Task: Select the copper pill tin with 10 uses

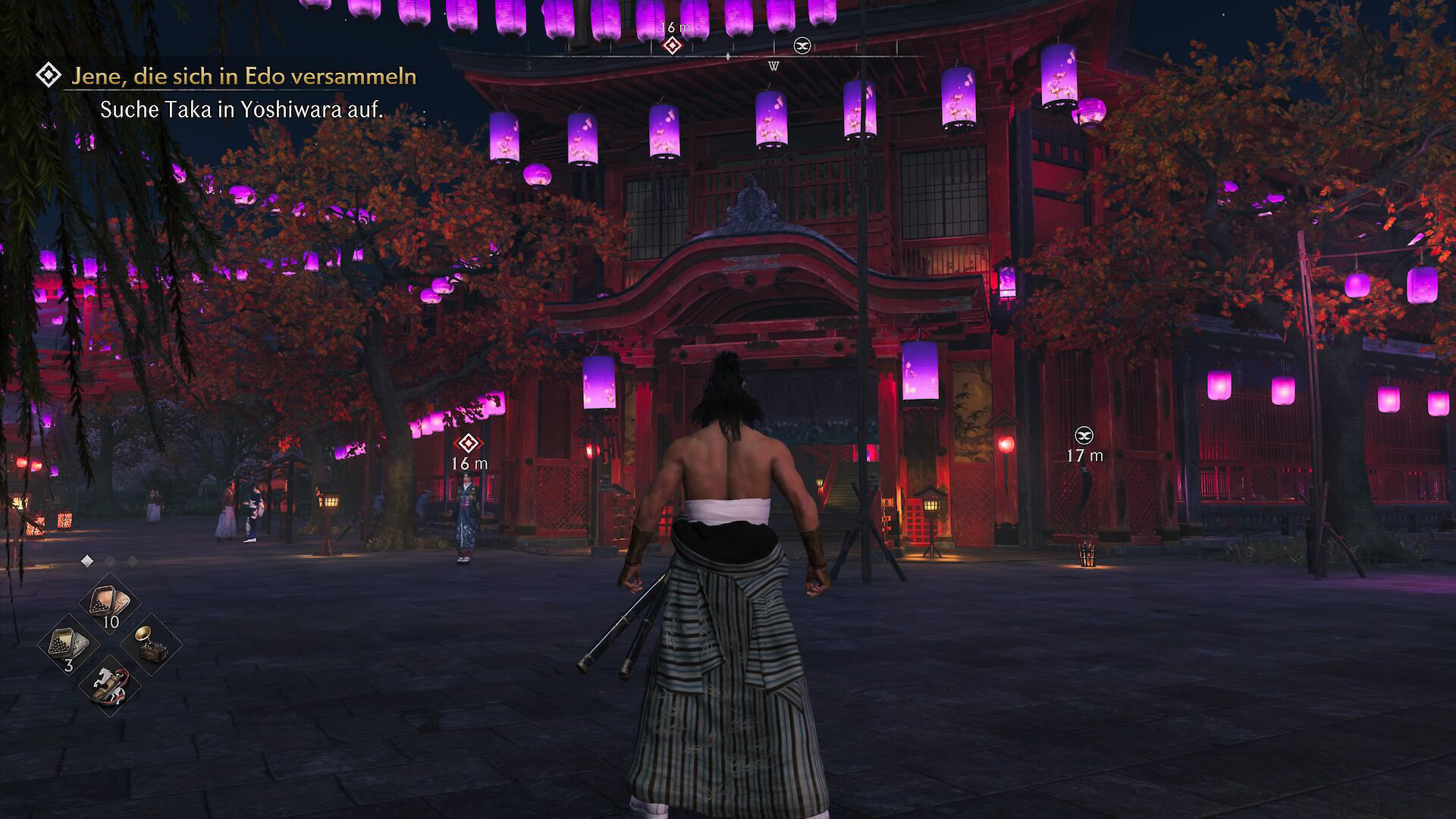Action: [109, 604]
